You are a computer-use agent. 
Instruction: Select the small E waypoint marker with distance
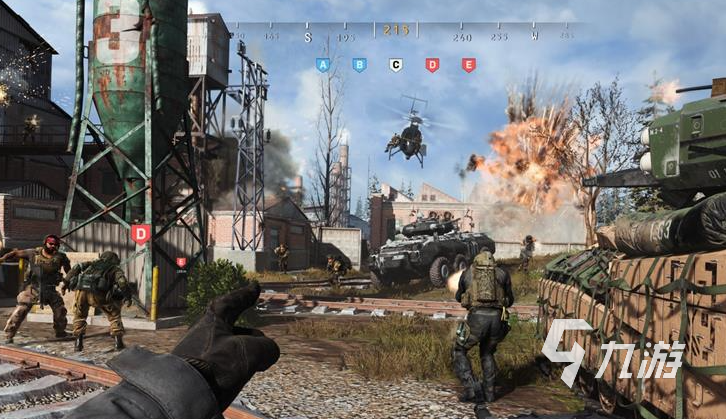[x=181, y=262]
